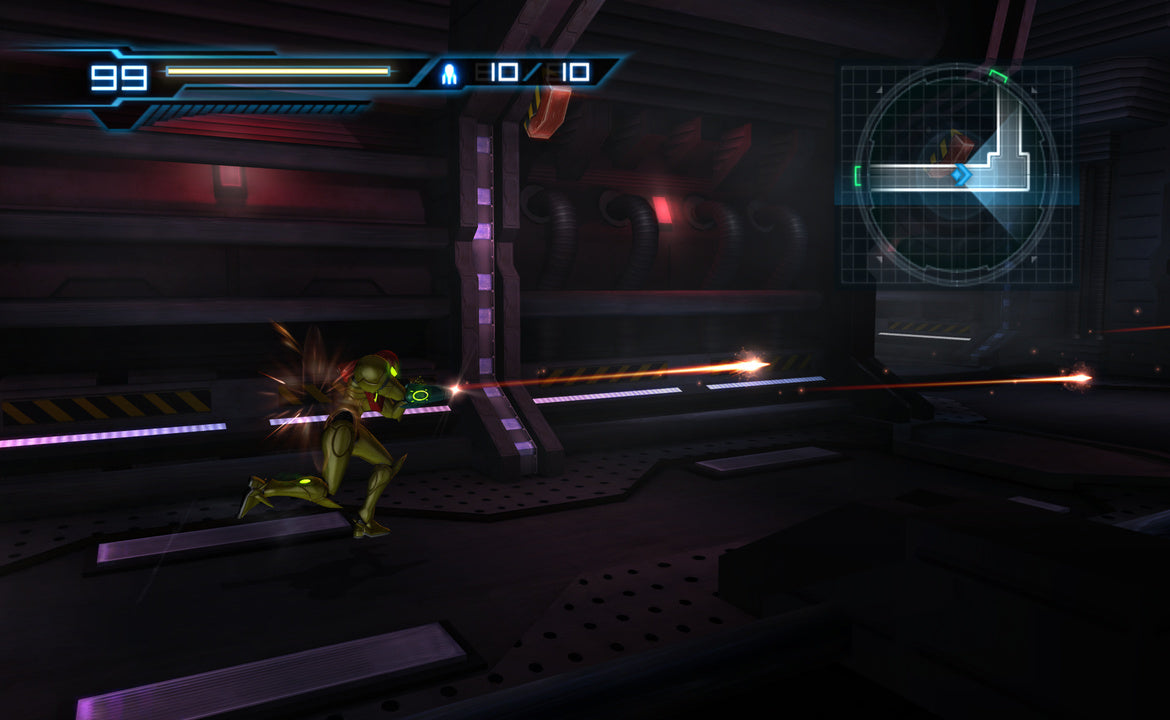The image size is (1170, 720).
Task: Open the circular radar minimap
Action: 955,175
